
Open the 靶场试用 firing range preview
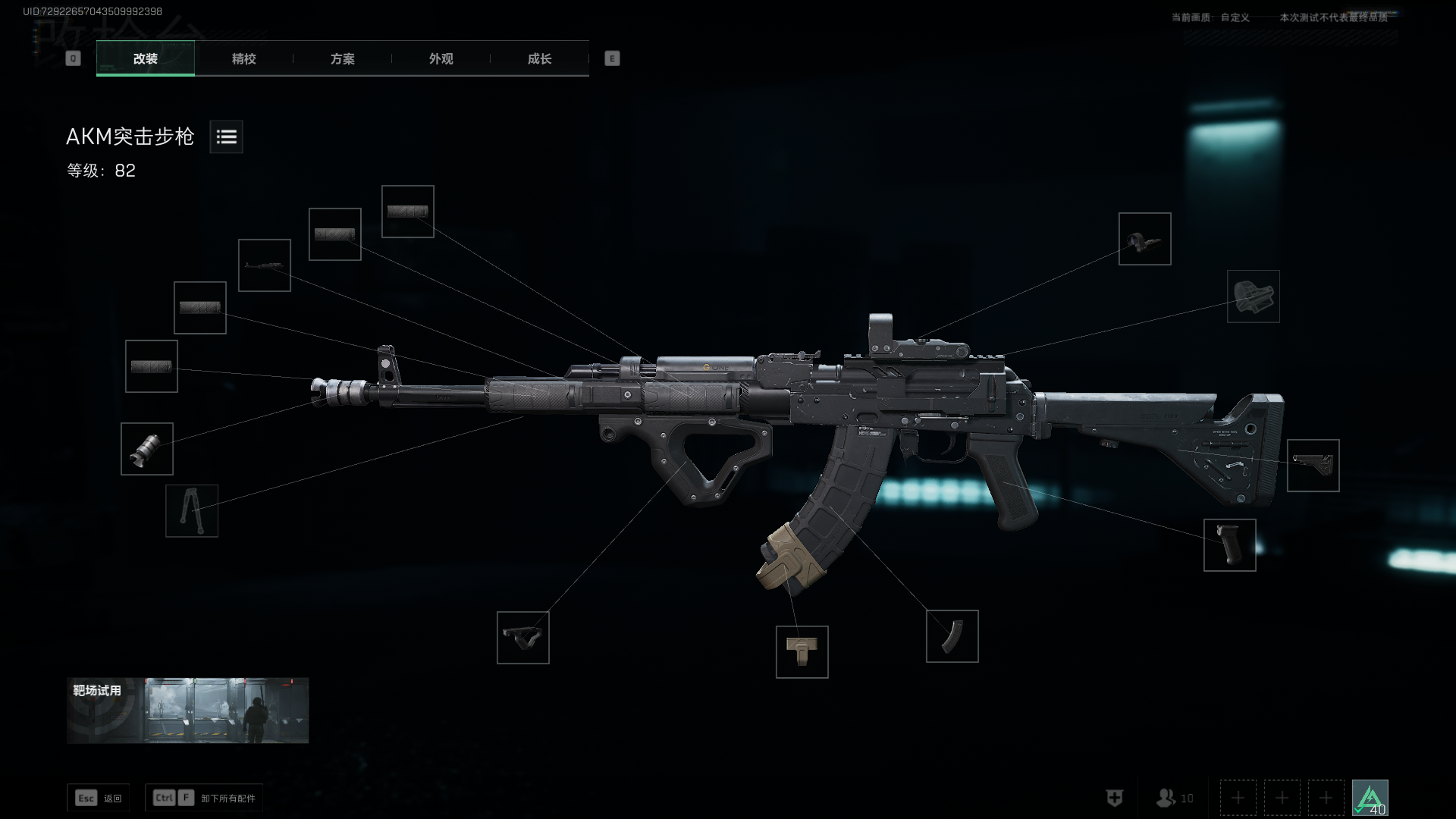click(x=187, y=711)
